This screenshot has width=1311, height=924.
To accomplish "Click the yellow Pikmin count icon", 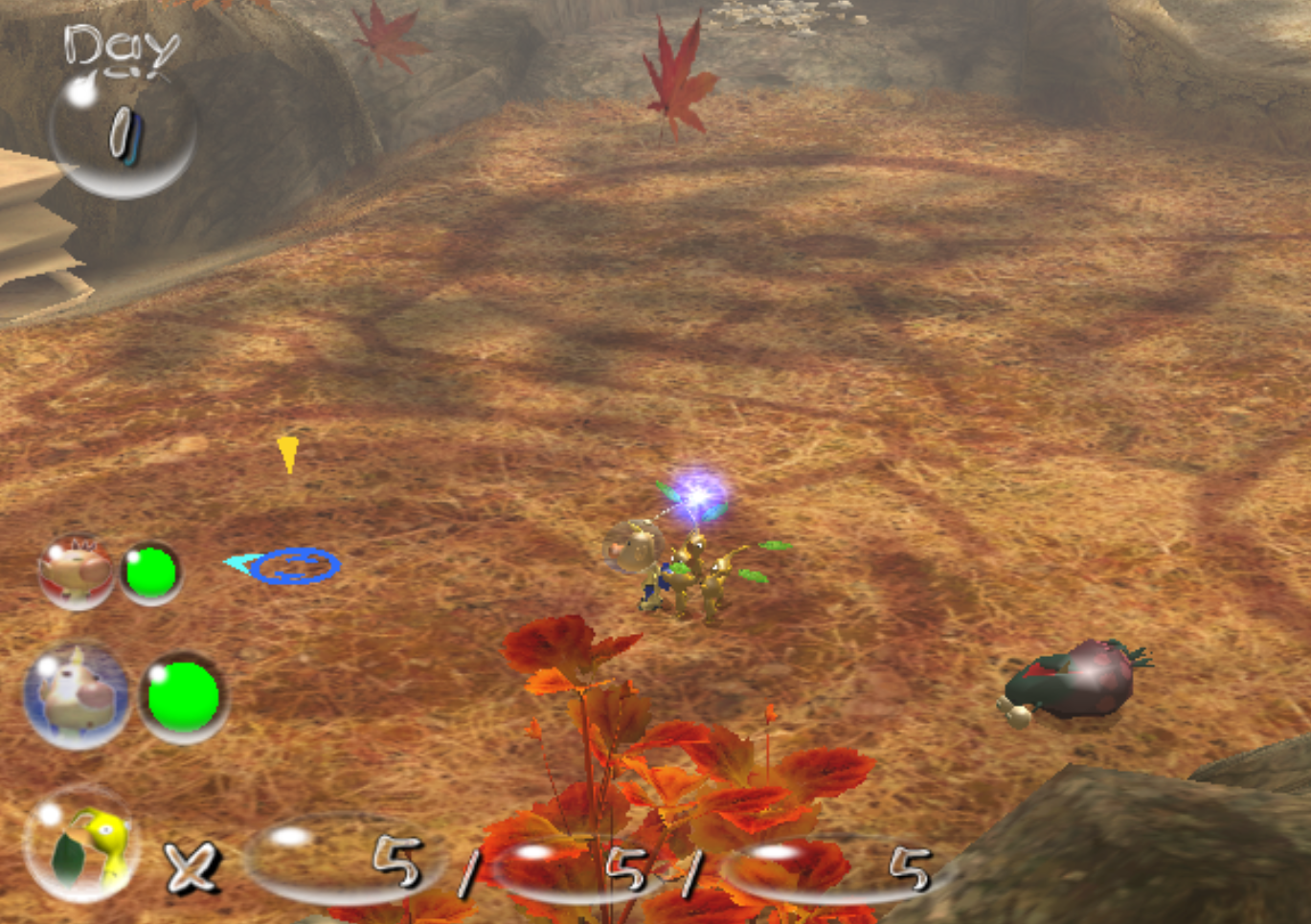I will (83, 846).
